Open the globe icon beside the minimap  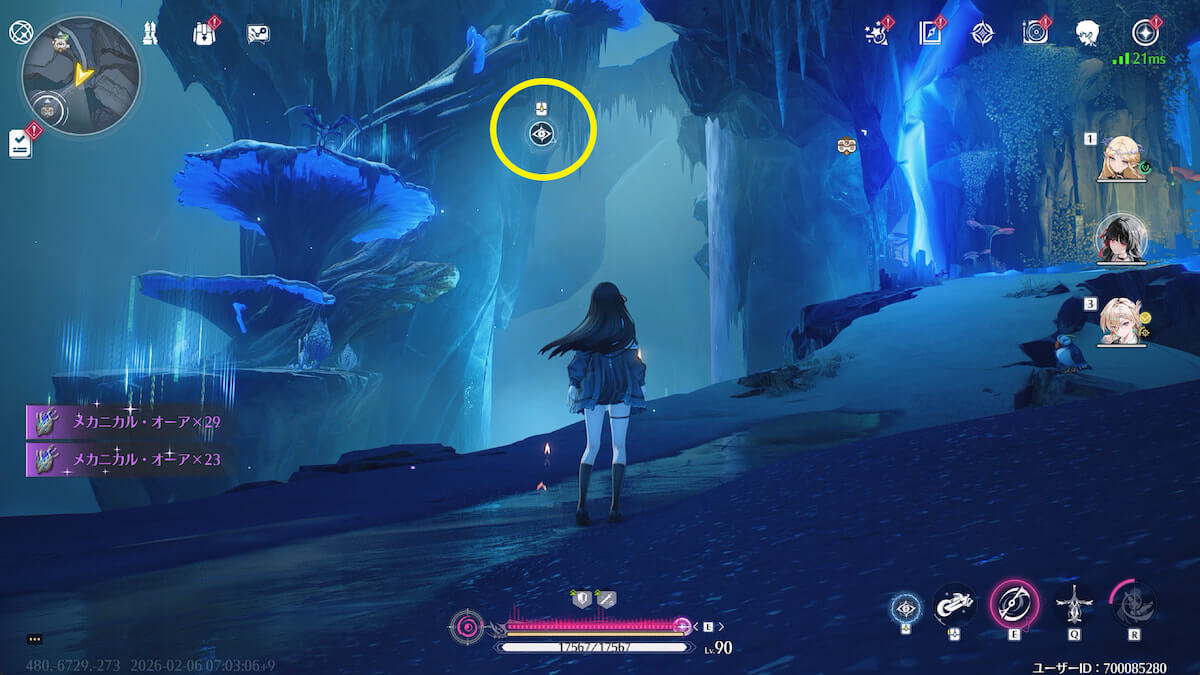[x=20, y=31]
